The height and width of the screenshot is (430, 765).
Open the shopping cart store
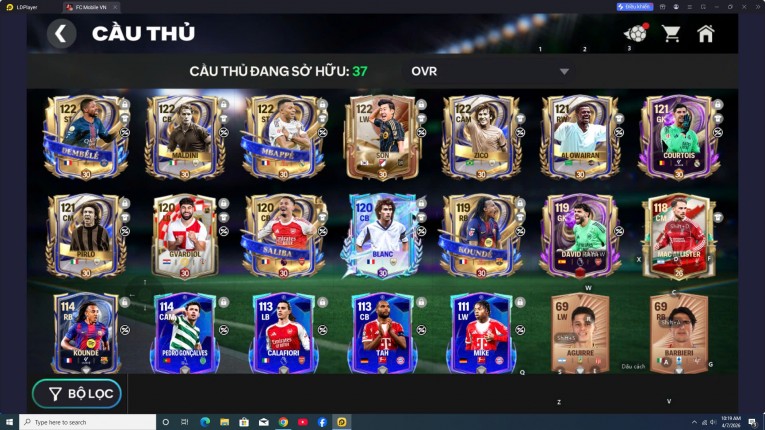pyautogui.click(x=670, y=34)
